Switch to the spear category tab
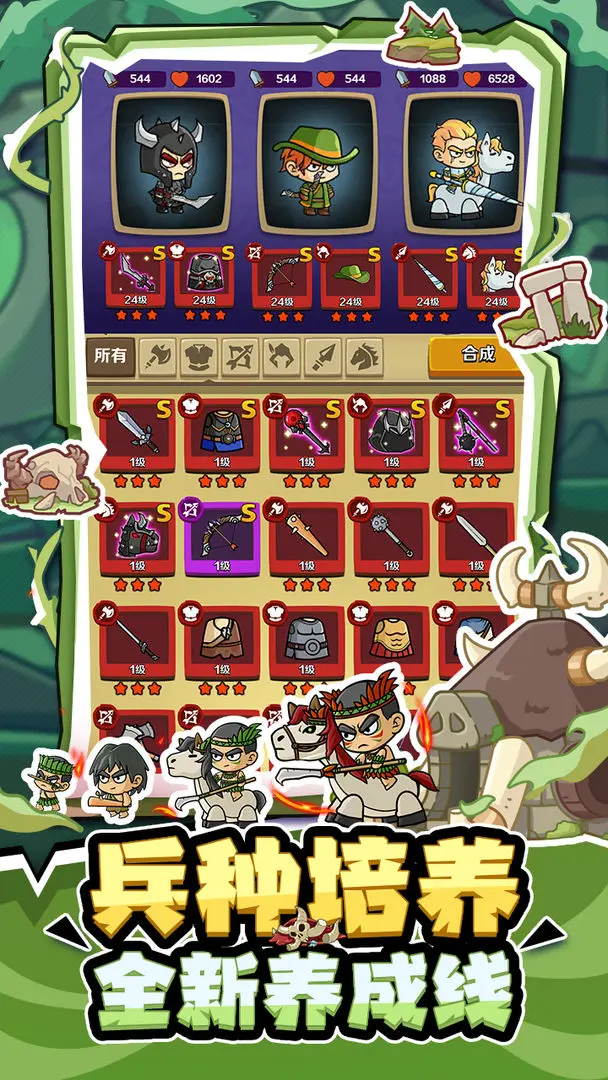Viewport: 608px width, 1080px height. 324,356
